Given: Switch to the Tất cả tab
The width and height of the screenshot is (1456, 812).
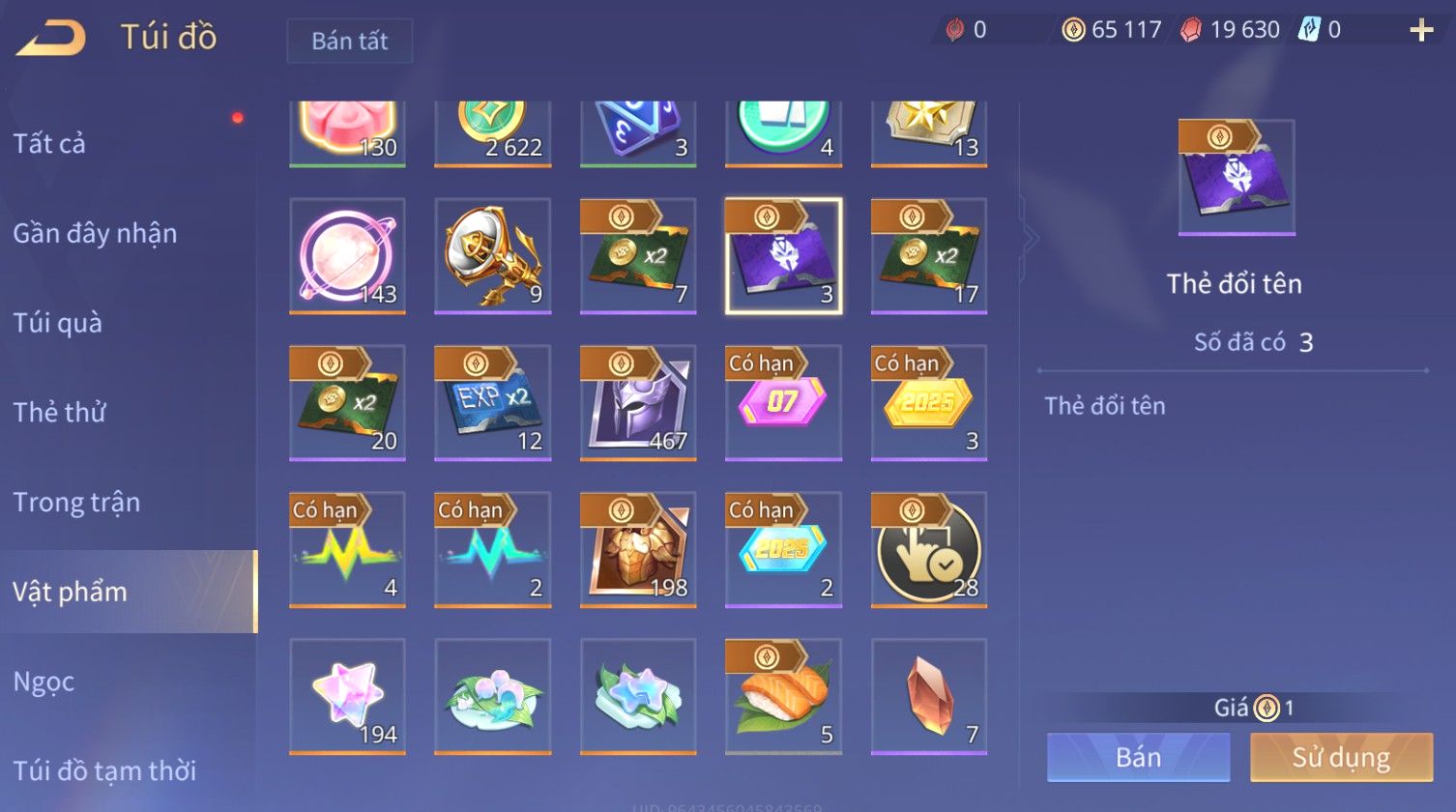Looking at the screenshot, I should tap(49, 143).
